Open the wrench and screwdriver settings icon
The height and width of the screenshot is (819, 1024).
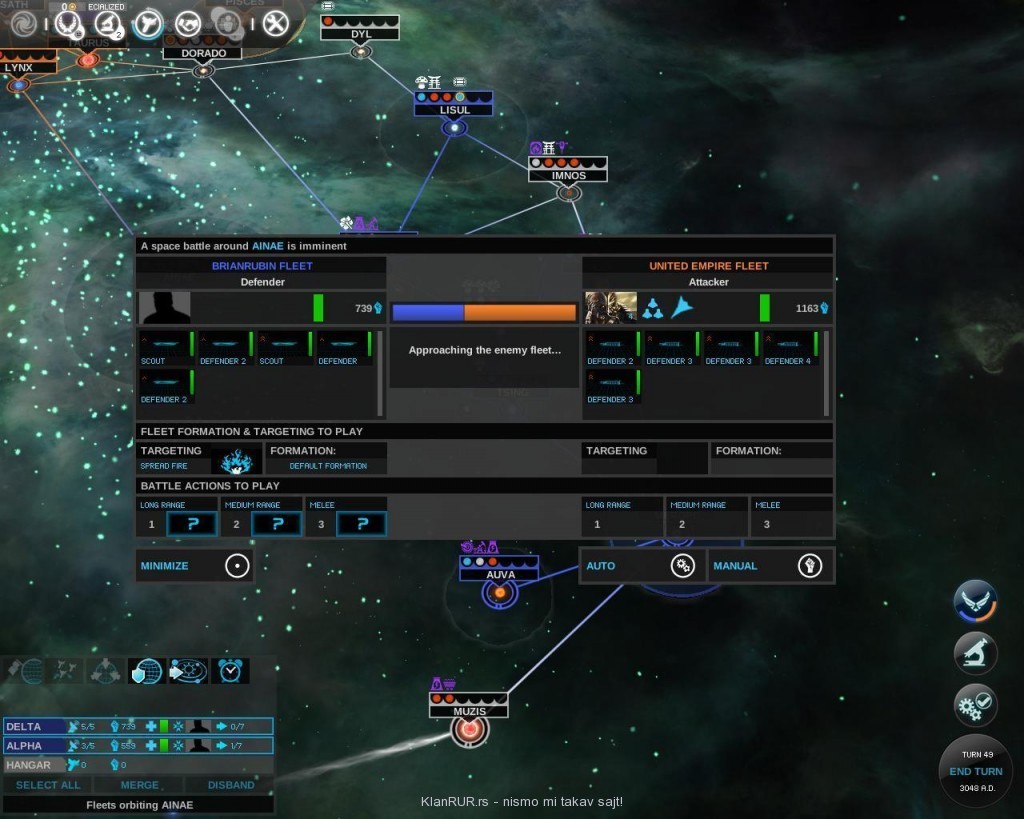tap(274, 23)
